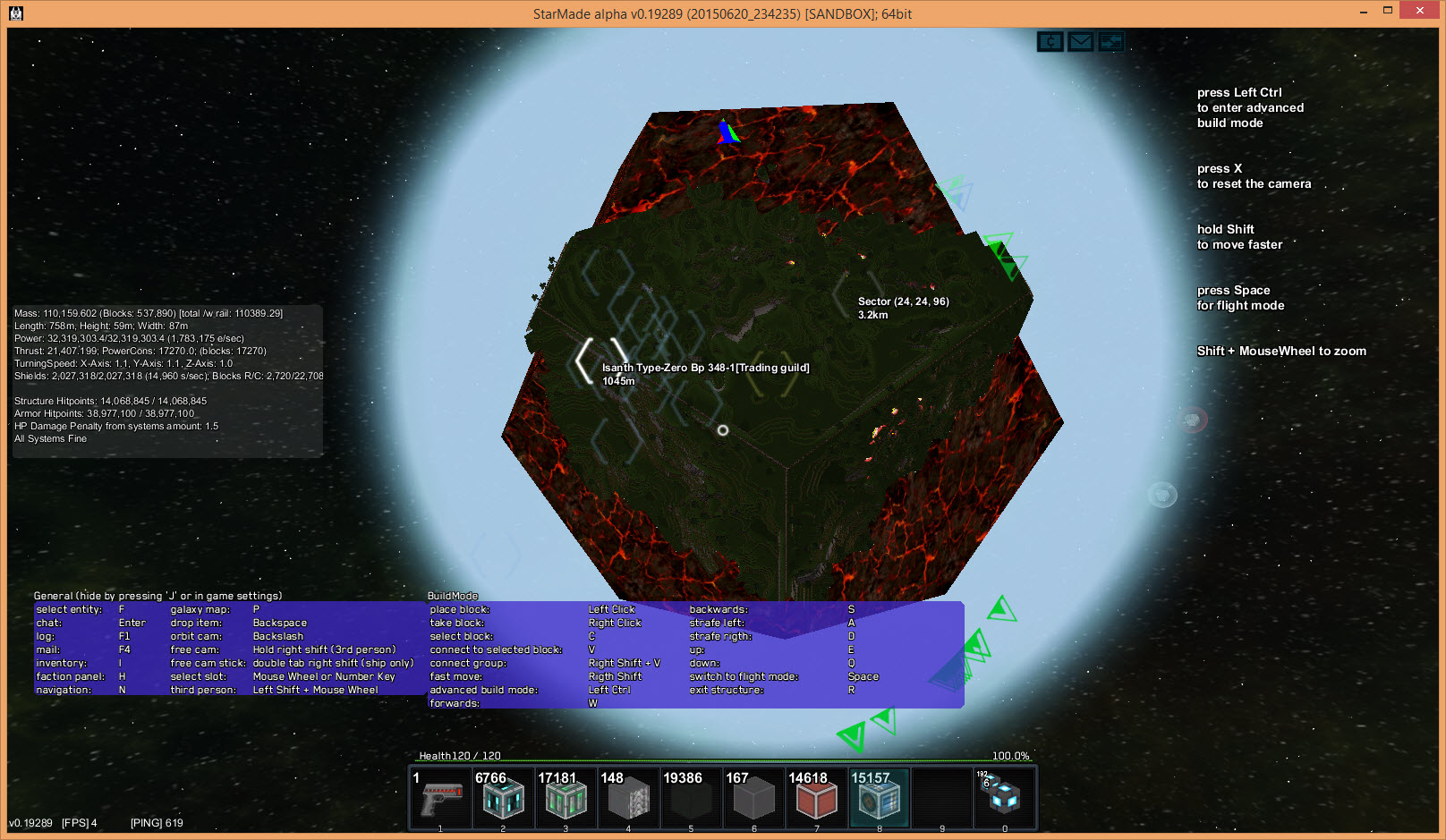Select the laser pistol hotbar slot

click(x=441, y=798)
